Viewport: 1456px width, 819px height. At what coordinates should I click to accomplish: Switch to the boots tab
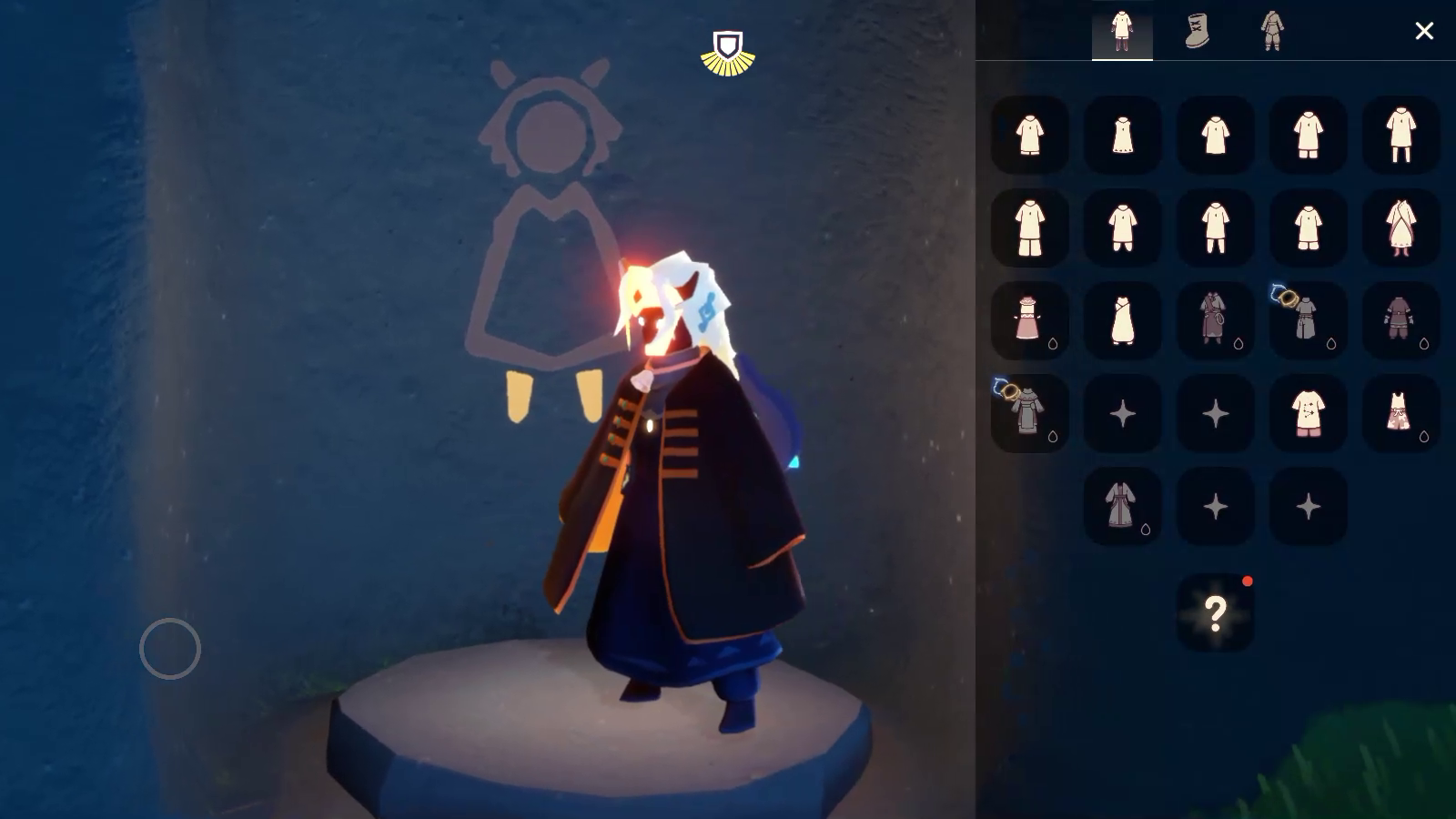pos(1198,31)
